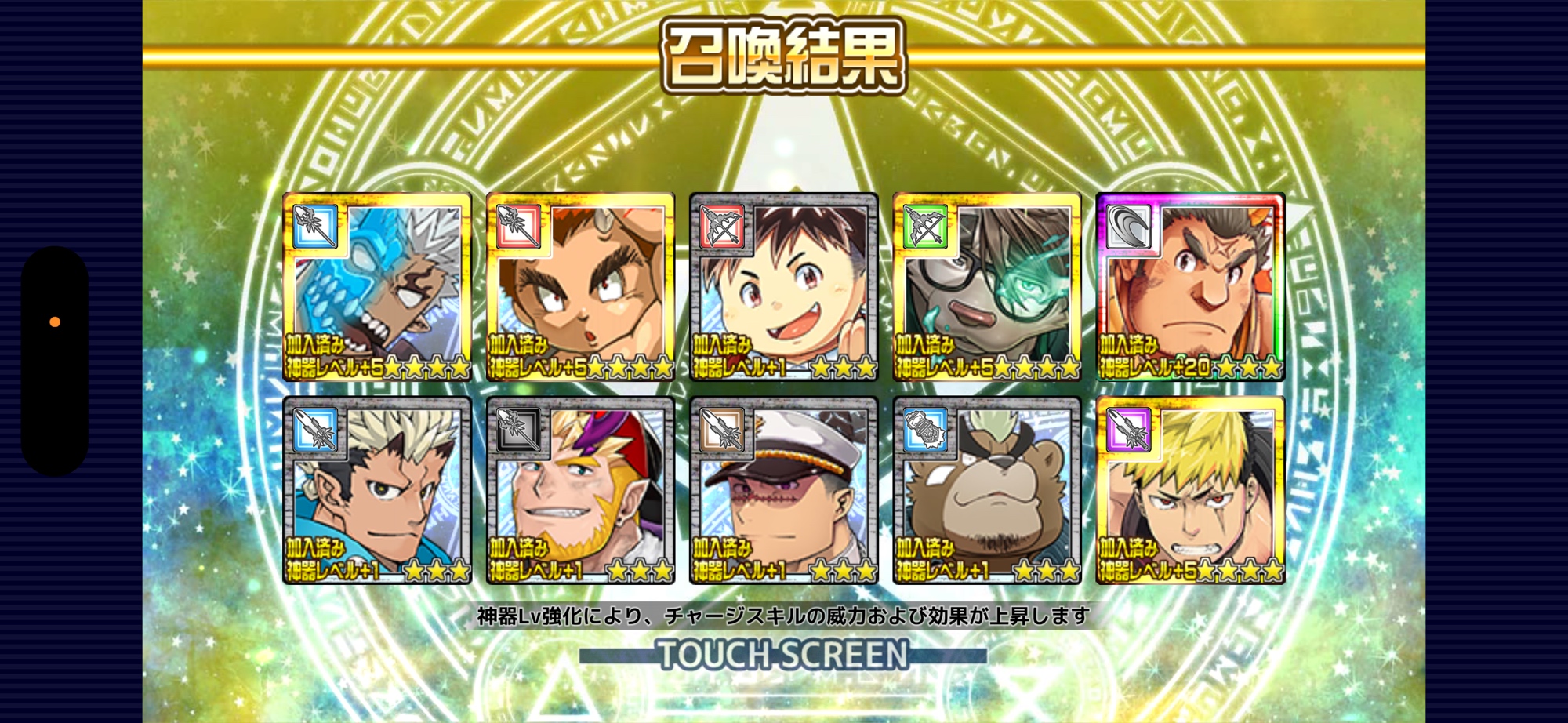
Task: Open the white naval cap character card
Action: [783, 491]
